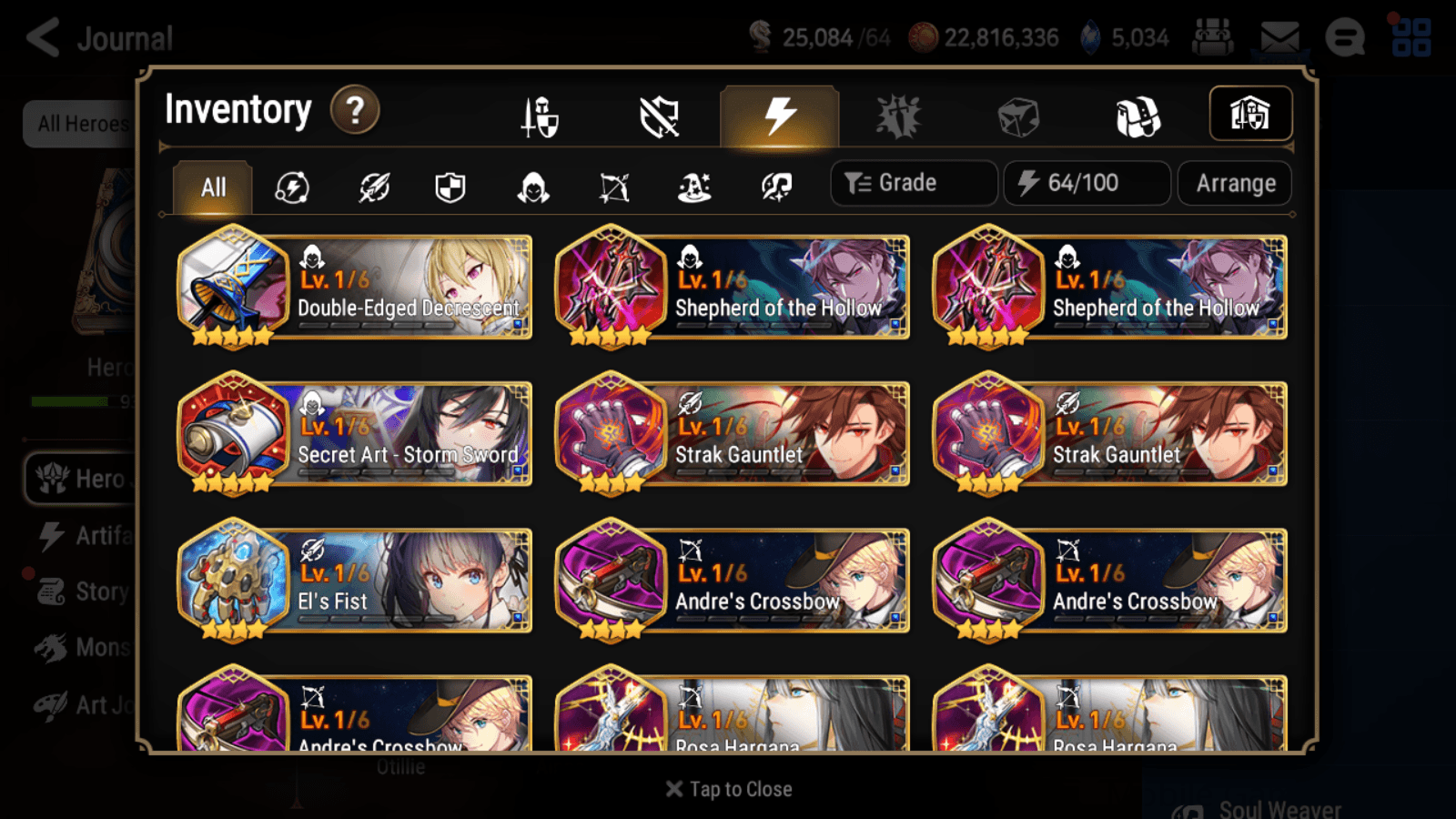1456x819 pixels.
Task: Toggle the all-types artifact filter
Action: [x=291, y=187]
